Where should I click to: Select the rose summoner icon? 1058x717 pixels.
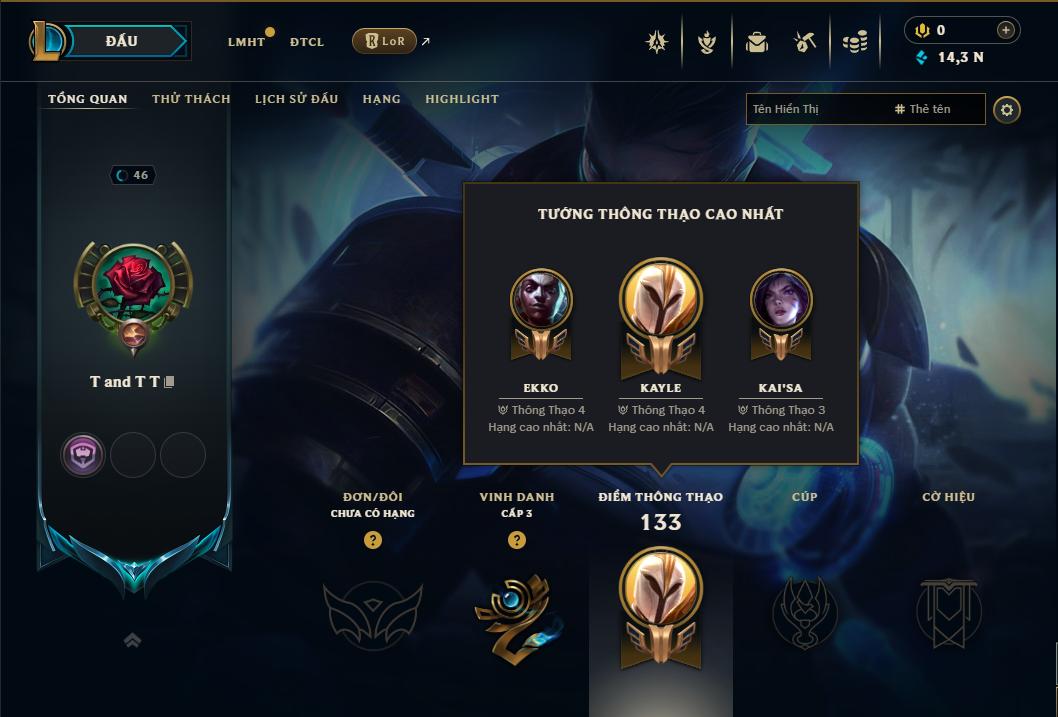coord(133,283)
